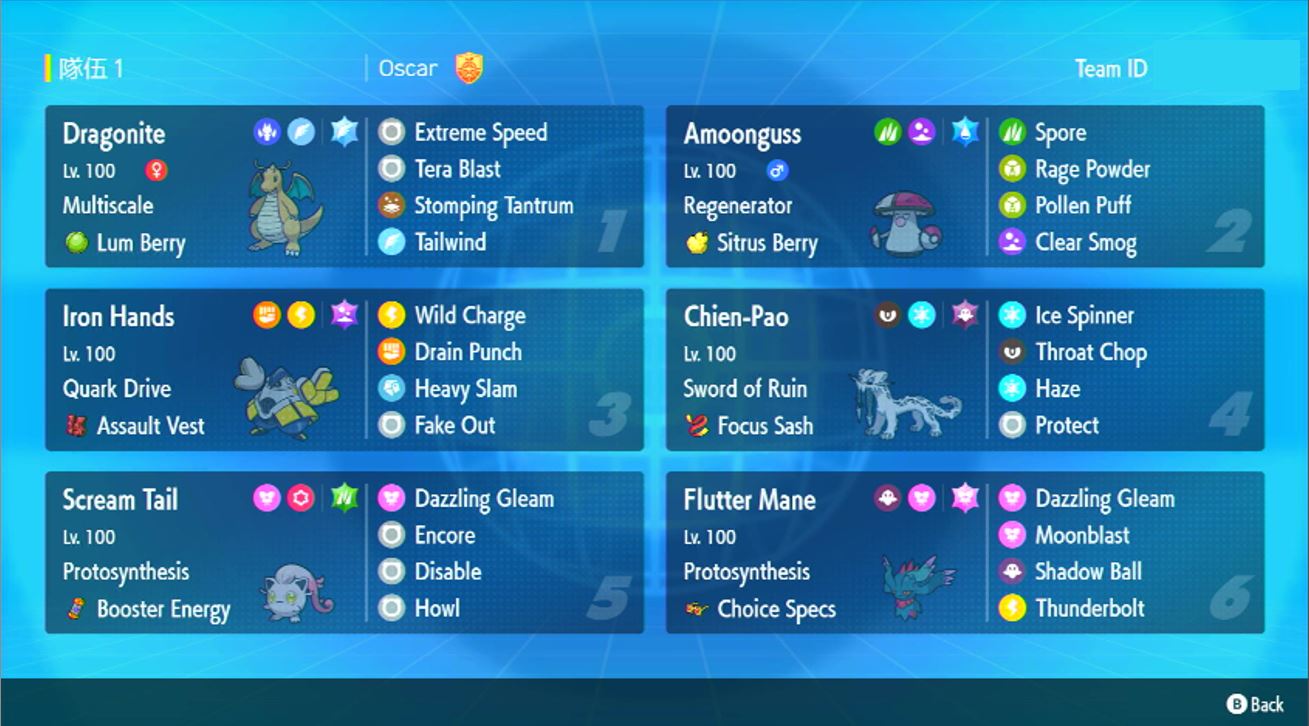1309x726 pixels.
Task: Click the Back button
Action: [x=1255, y=704]
